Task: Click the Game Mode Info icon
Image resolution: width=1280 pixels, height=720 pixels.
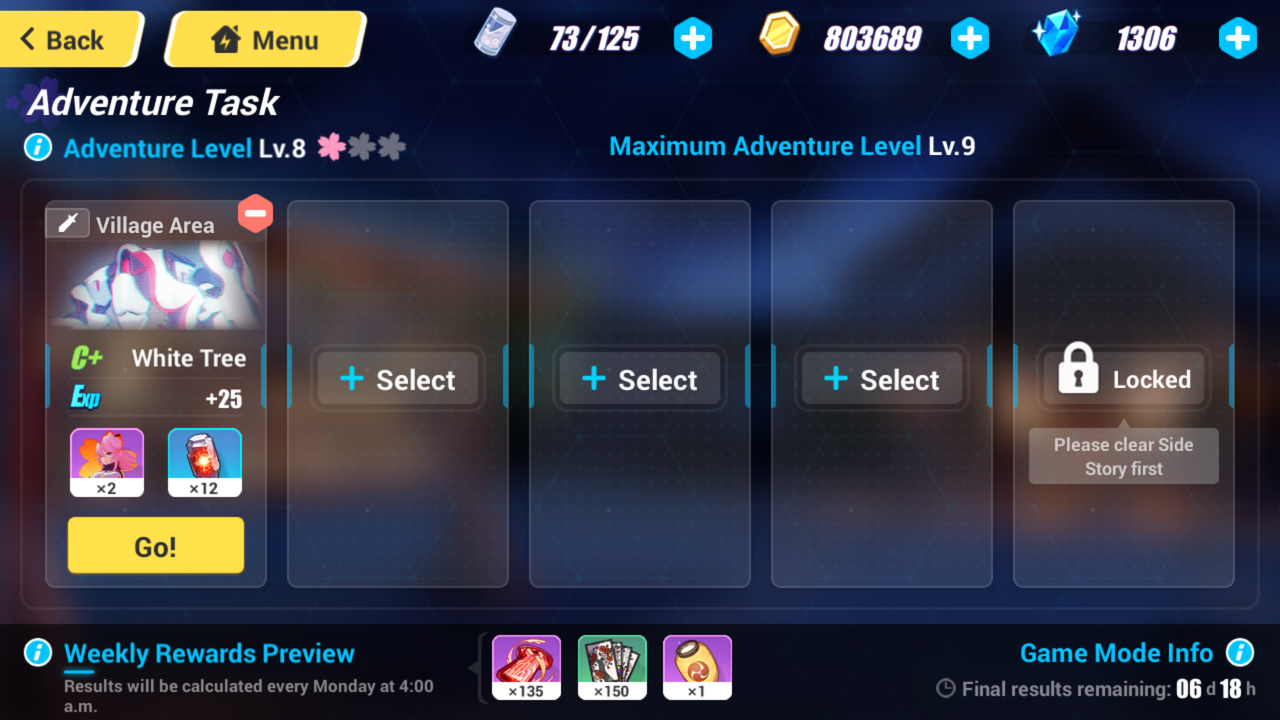Action: tap(1242, 653)
